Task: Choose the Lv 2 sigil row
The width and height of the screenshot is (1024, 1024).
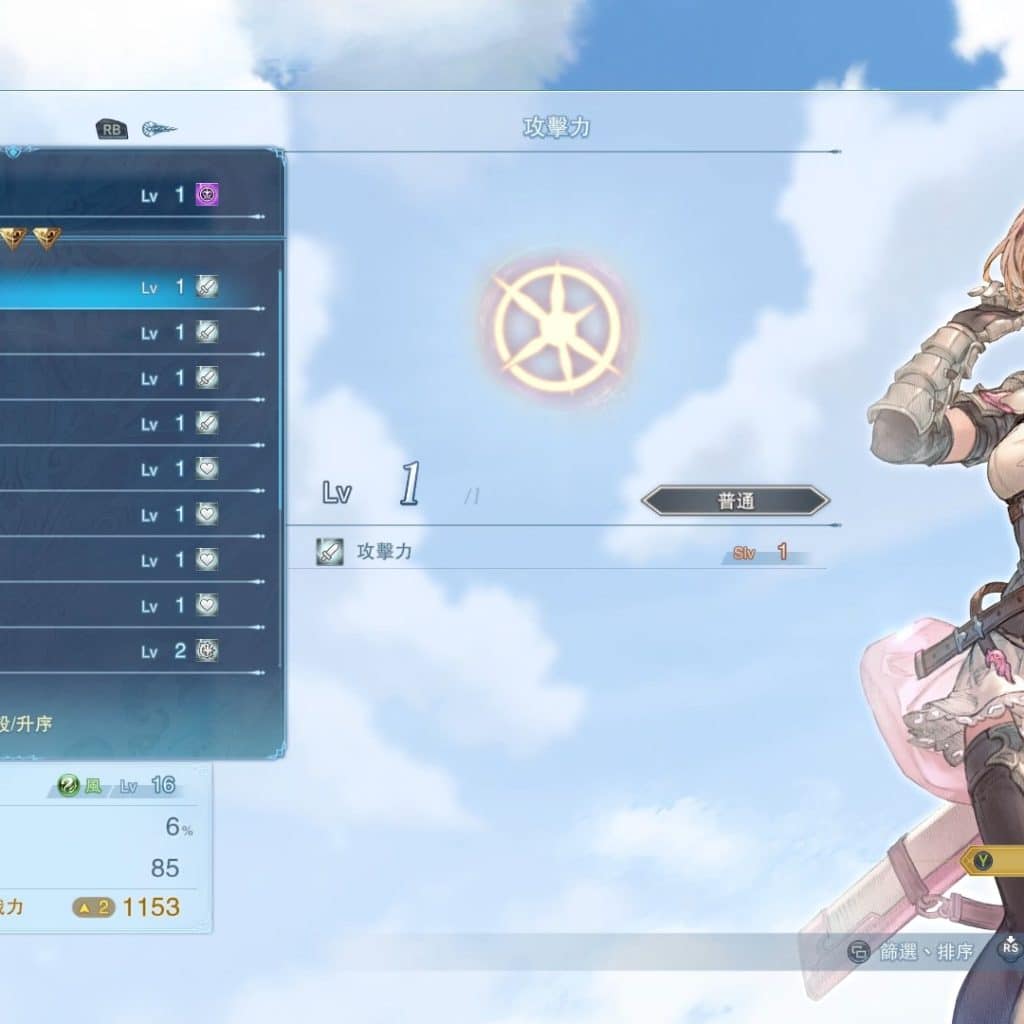Action: click(x=140, y=652)
